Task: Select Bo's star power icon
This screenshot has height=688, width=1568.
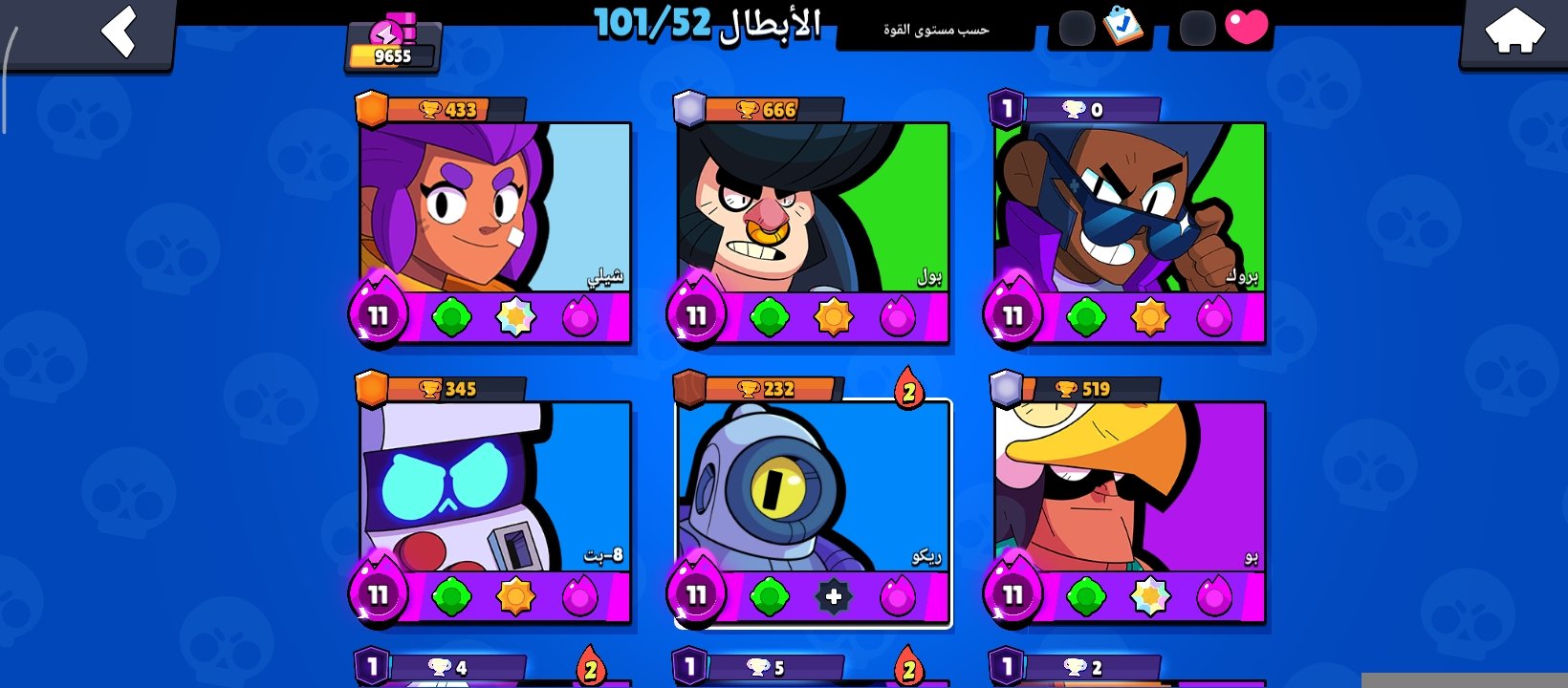Action: (1150, 594)
